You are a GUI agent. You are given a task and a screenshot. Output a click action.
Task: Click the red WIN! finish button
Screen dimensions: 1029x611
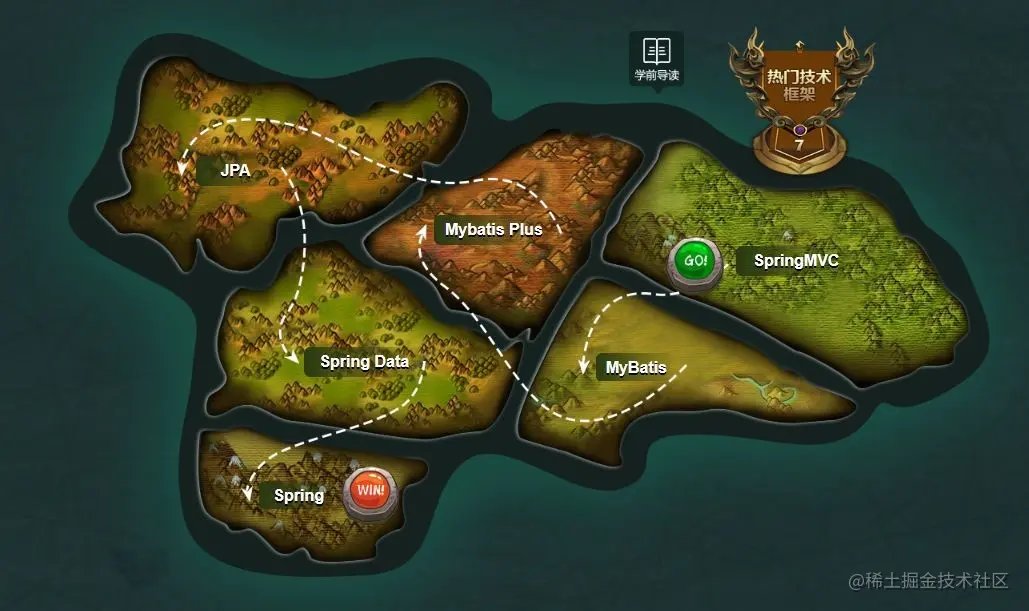click(x=370, y=493)
